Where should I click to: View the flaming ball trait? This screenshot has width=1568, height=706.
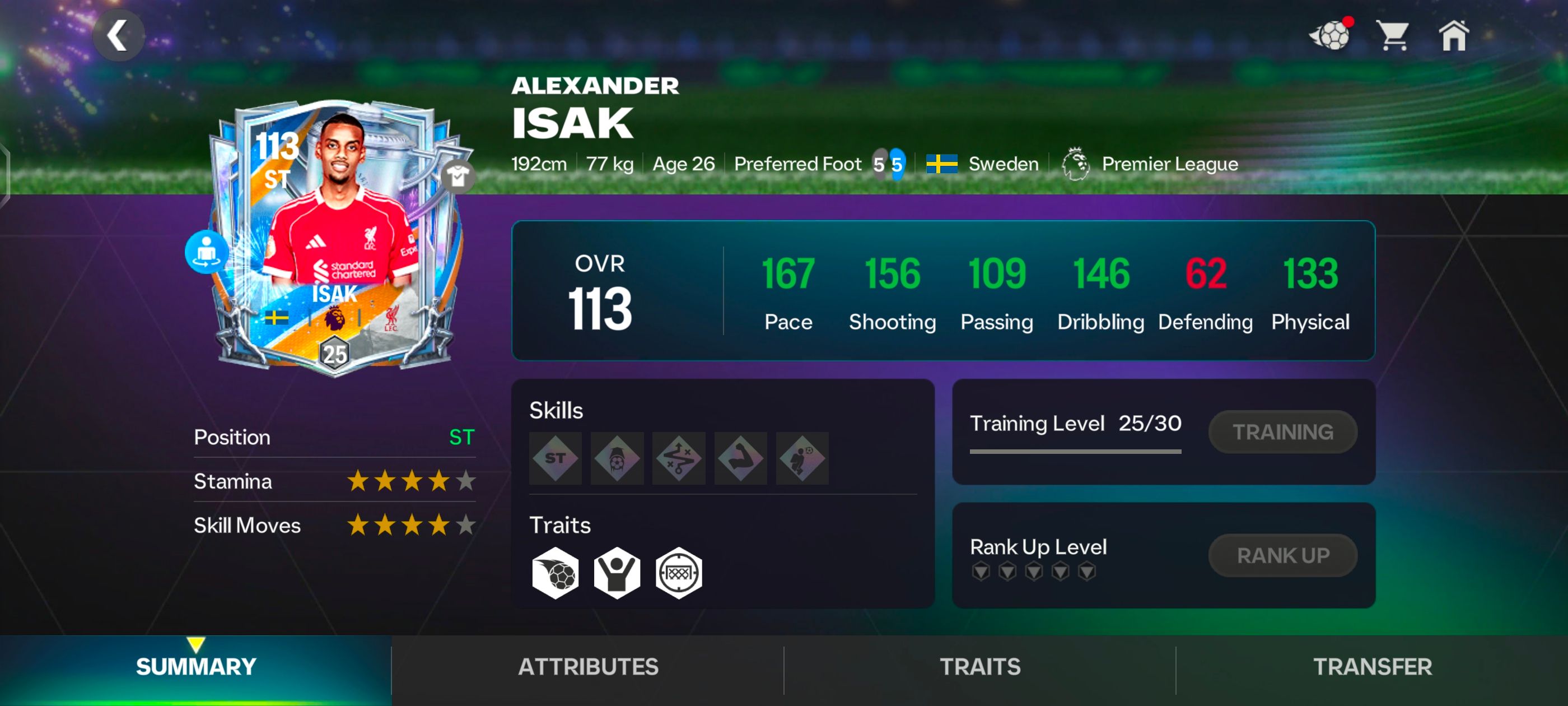coord(555,573)
